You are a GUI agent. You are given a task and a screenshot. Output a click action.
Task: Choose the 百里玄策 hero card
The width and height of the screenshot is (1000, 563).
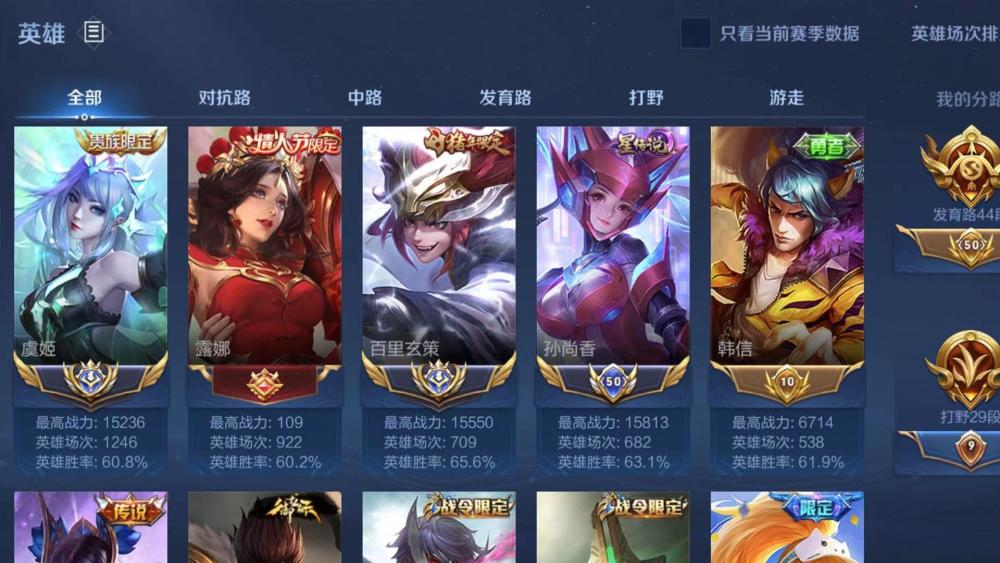point(438,250)
